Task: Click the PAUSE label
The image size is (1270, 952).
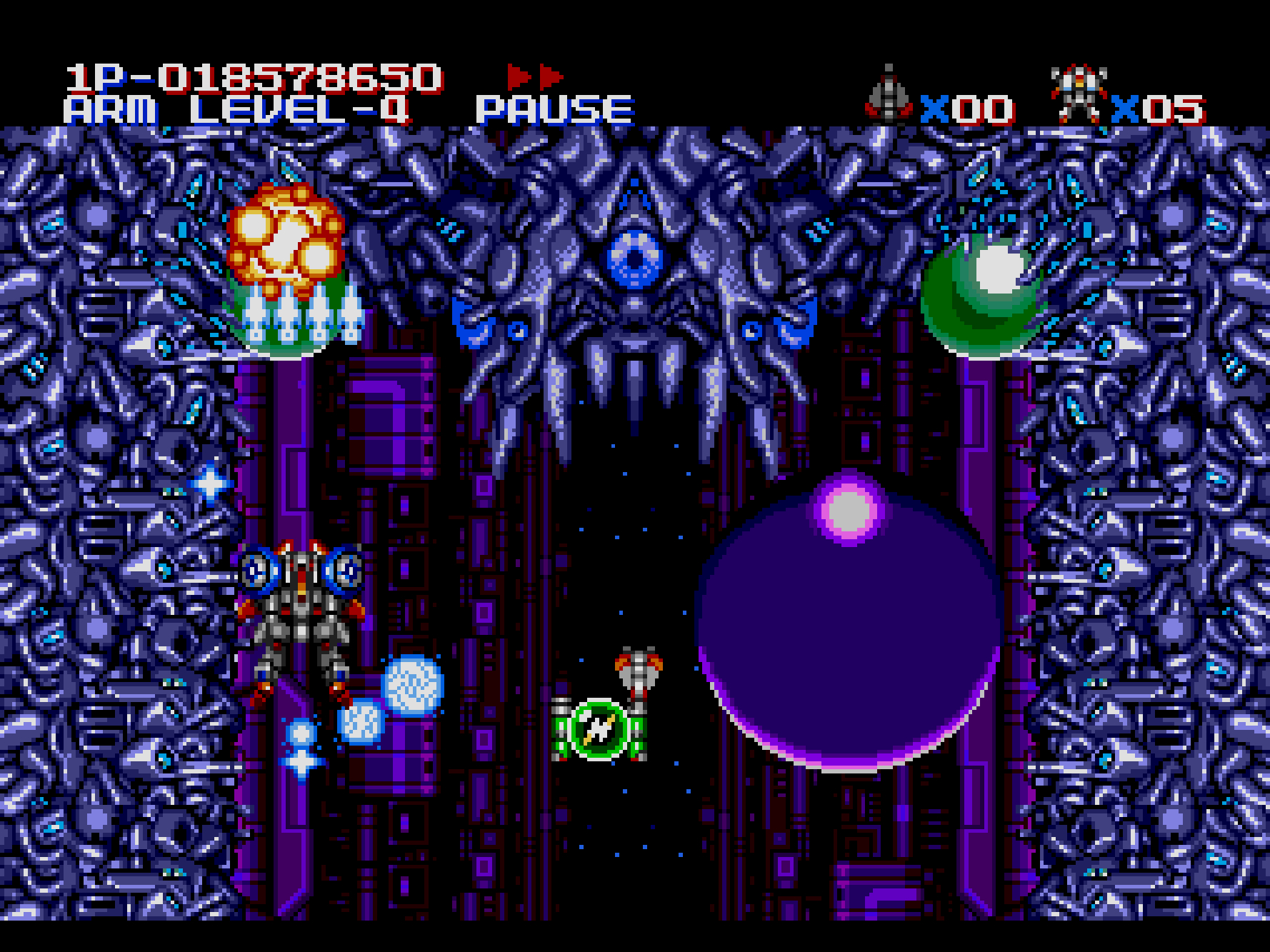Action: [x=554, y=111]
